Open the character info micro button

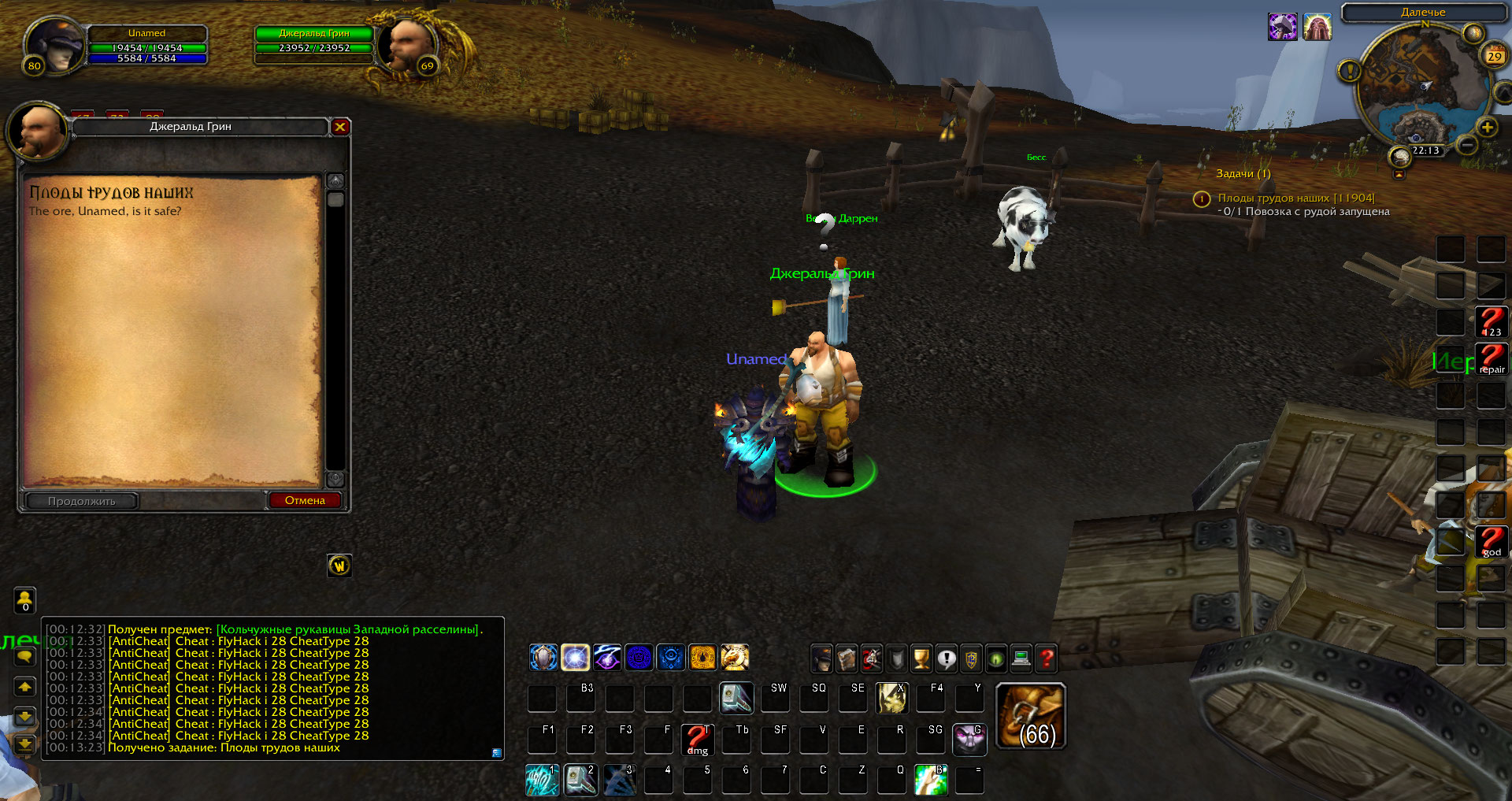pos(821,658)
